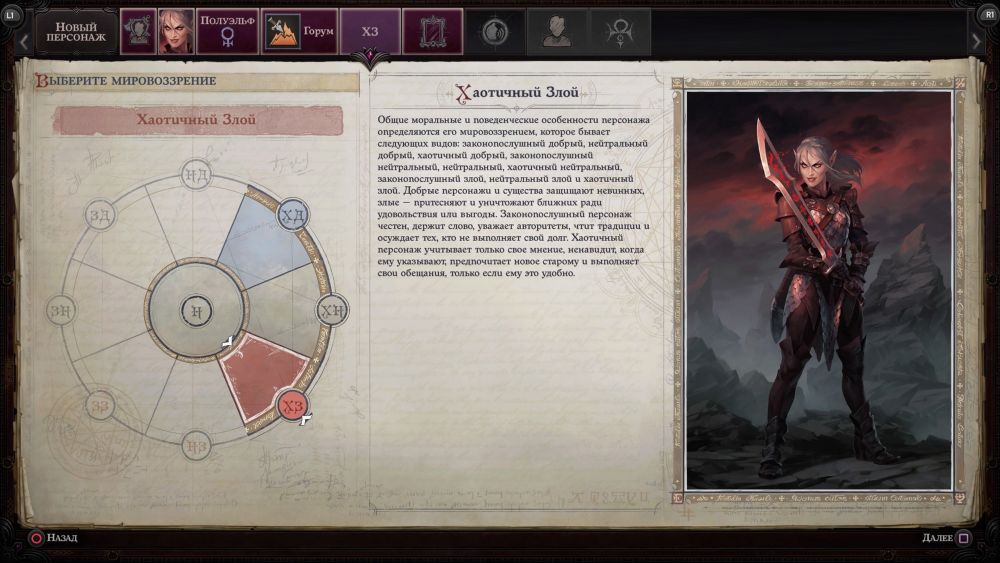The width and height of the screenshot is (1000, 563).
Task: Click the right arrow on the top bar
Action: [977, 40]
